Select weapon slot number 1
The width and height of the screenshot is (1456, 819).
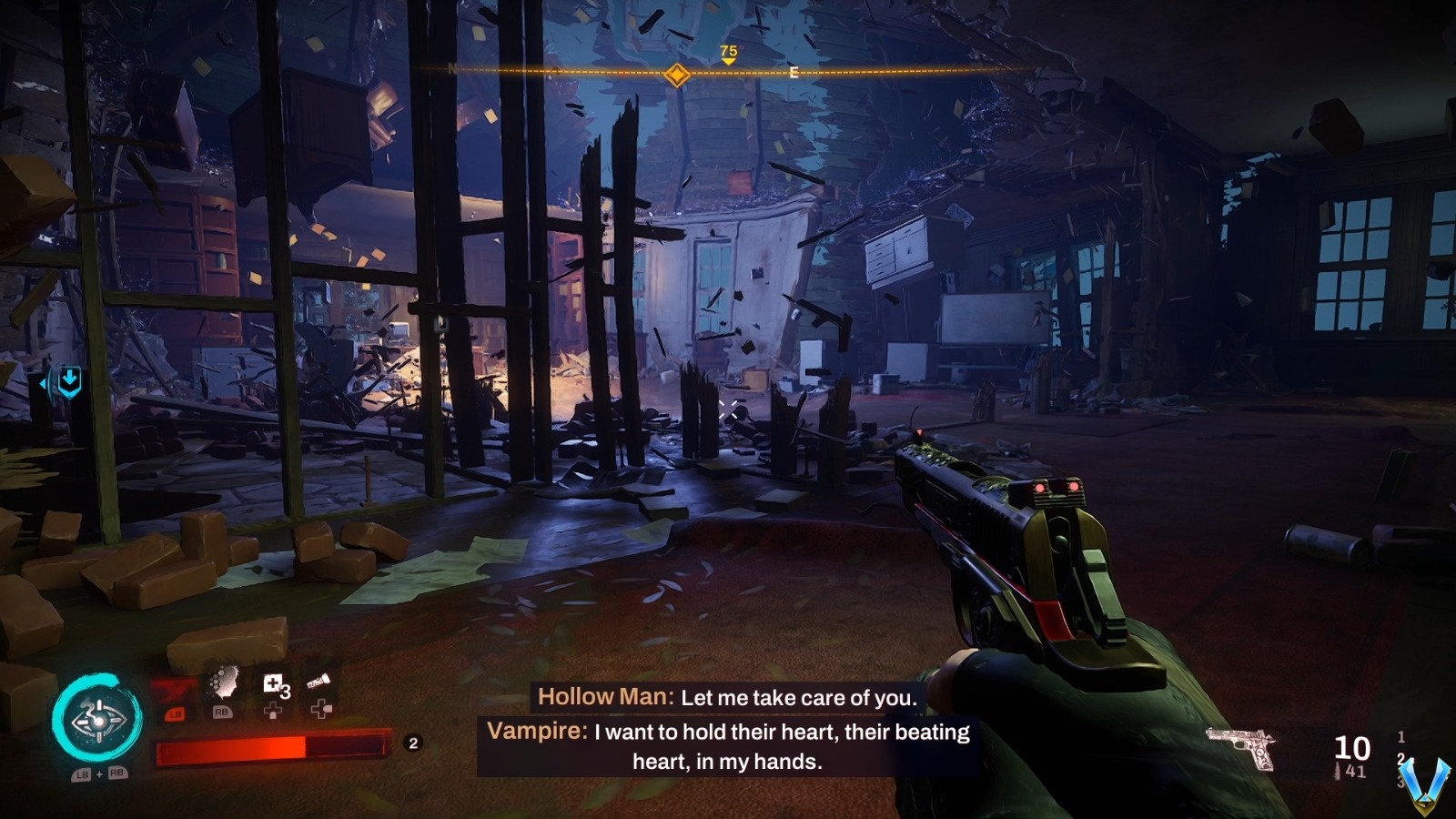click(x=1400, y=737)
